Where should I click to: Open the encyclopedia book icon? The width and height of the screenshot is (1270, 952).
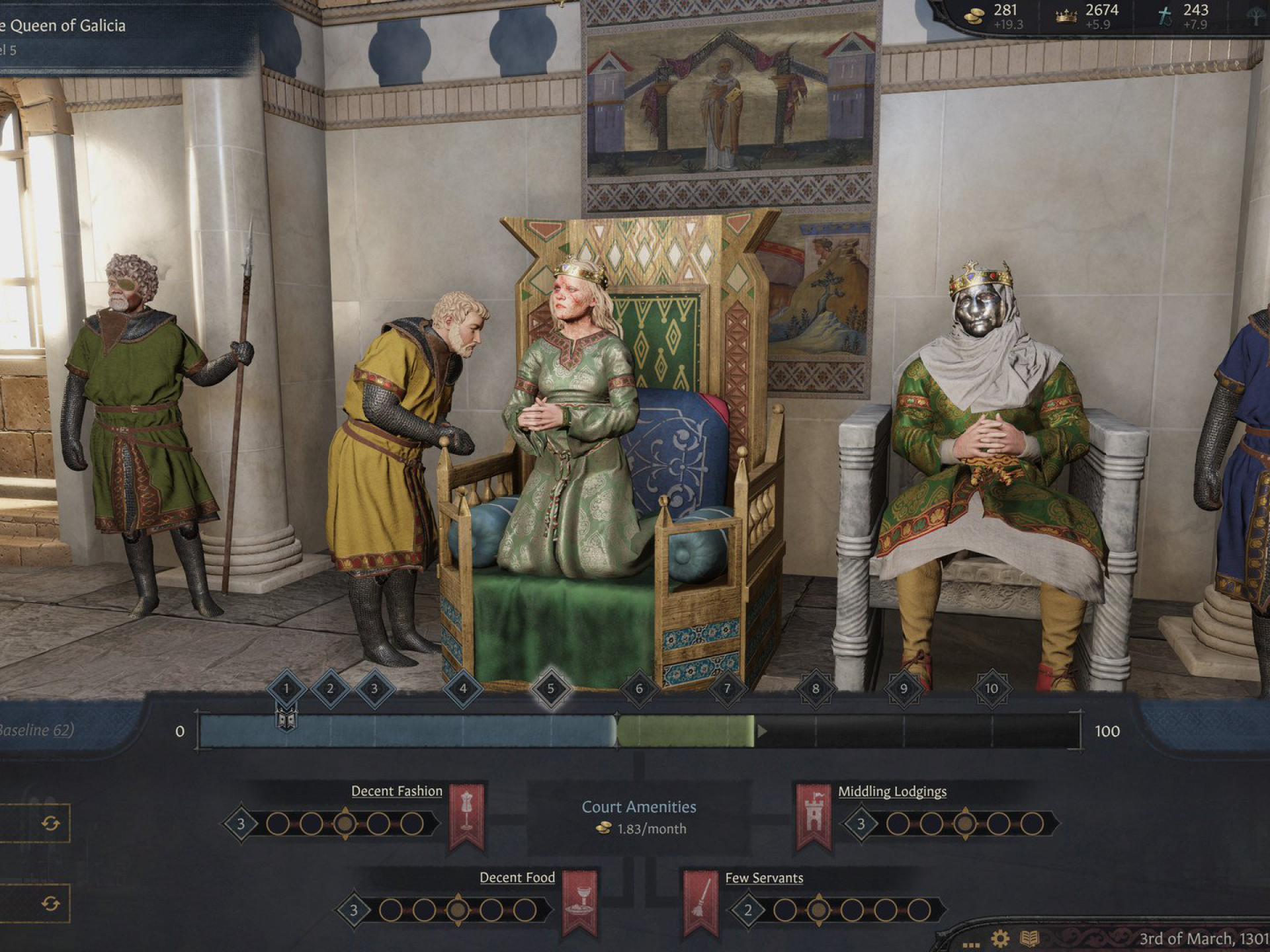coord(1030,938)
